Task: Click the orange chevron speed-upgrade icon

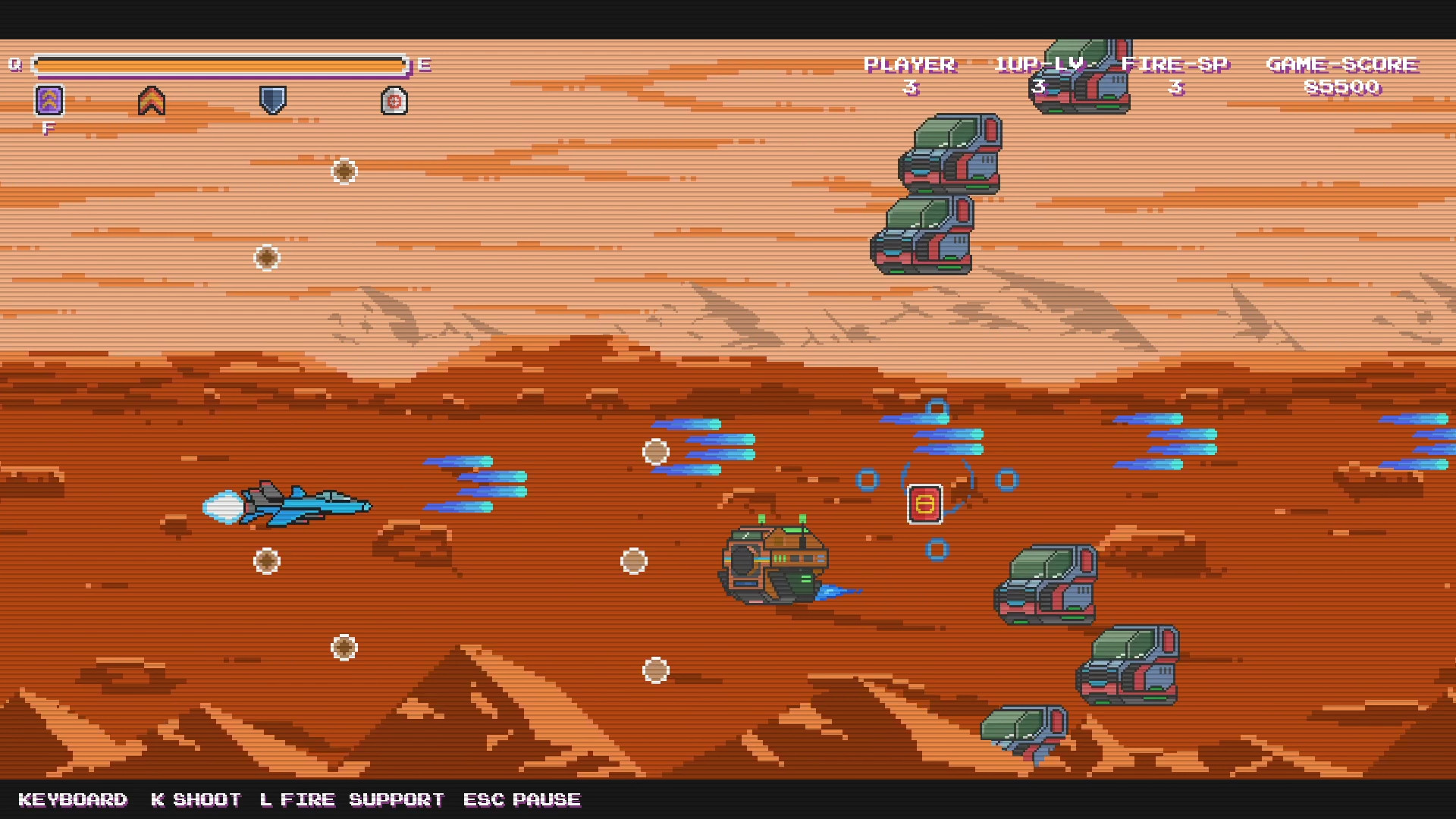Action: click(151, 99)
